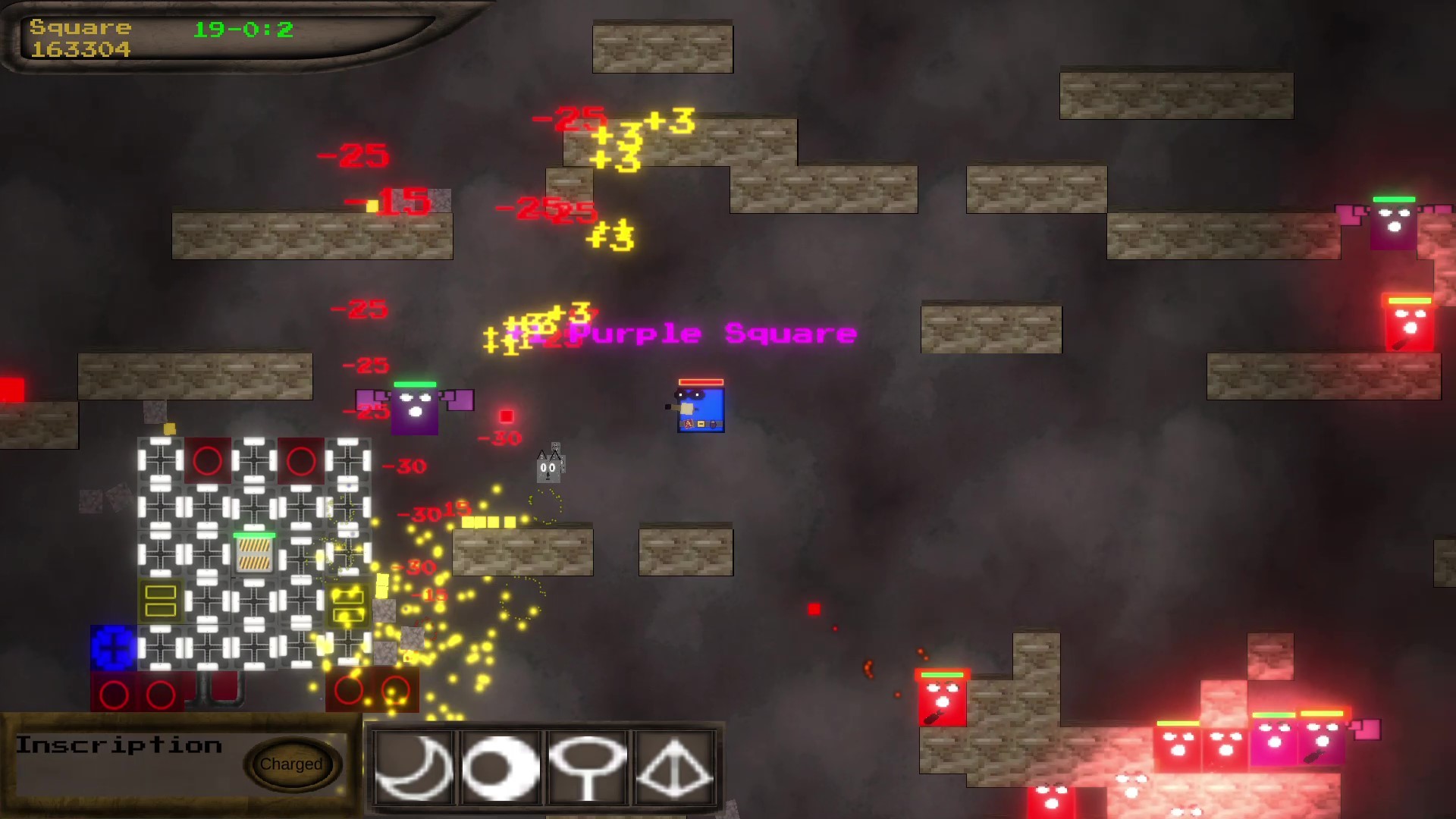Screen dimensions: 1456x819
Task: Toggle the red health bar above the blue player square
Action: pos(700,381)
